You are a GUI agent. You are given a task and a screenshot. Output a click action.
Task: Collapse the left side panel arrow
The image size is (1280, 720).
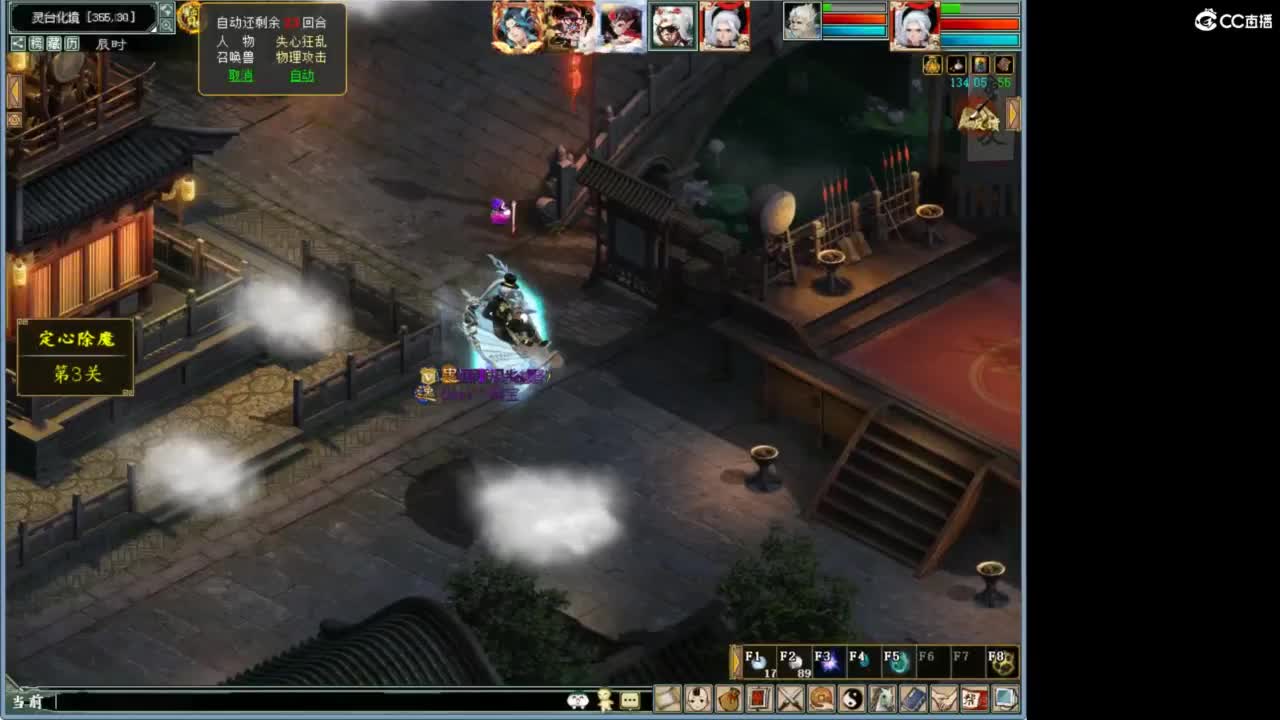pyautogui.click(x=13, y=90)
